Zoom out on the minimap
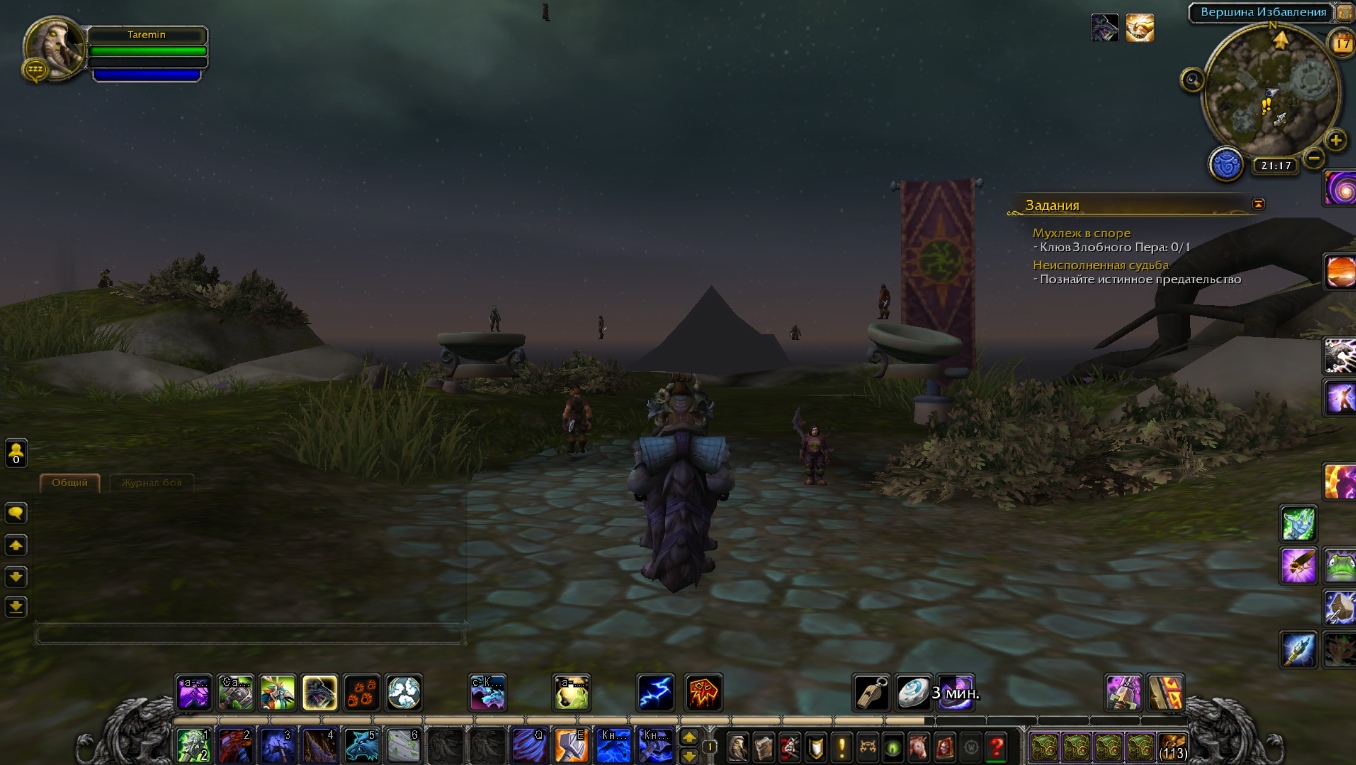The width and height of the screenshot is (1356, 765). pos(1314,157)
